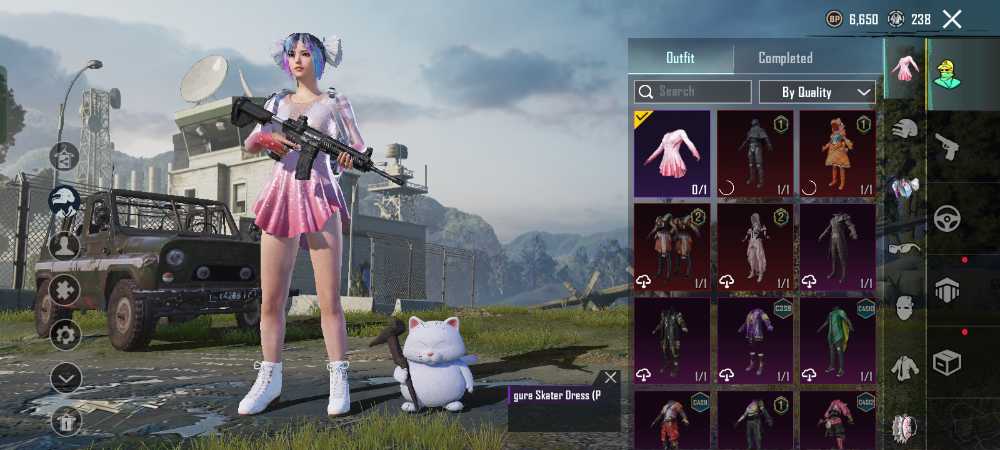Select the pink skater dress outfit
This screenshot has height=450, width=1000.
tap(672, 153)
